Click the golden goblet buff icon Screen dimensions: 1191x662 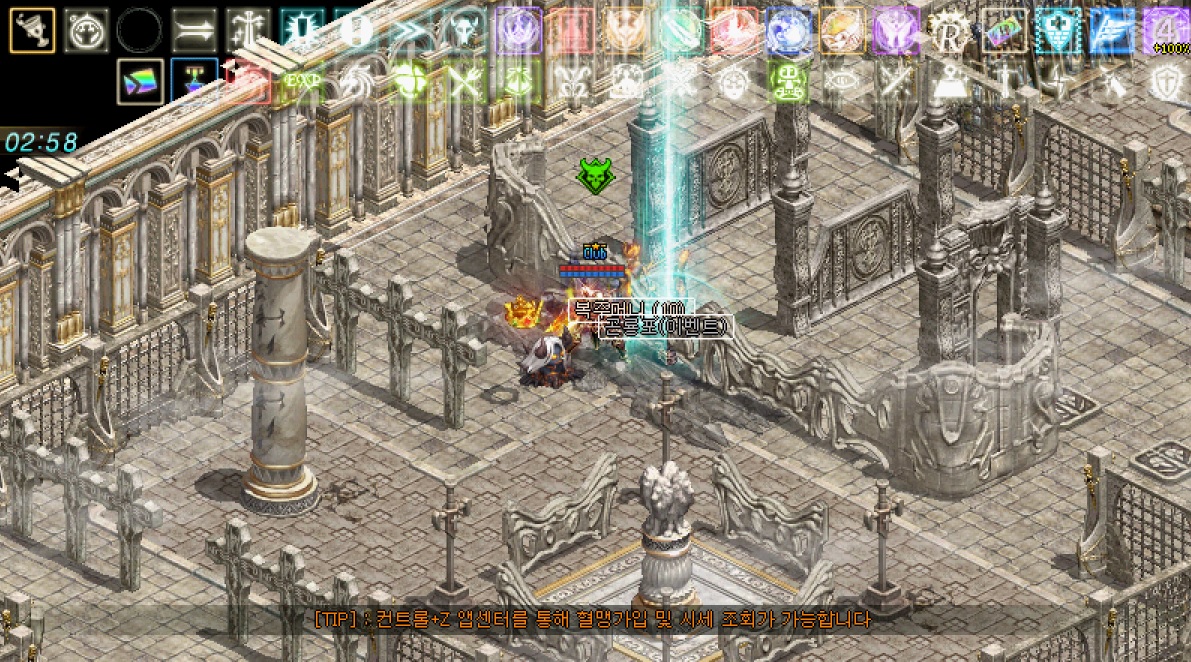click(x=32, y=30)
